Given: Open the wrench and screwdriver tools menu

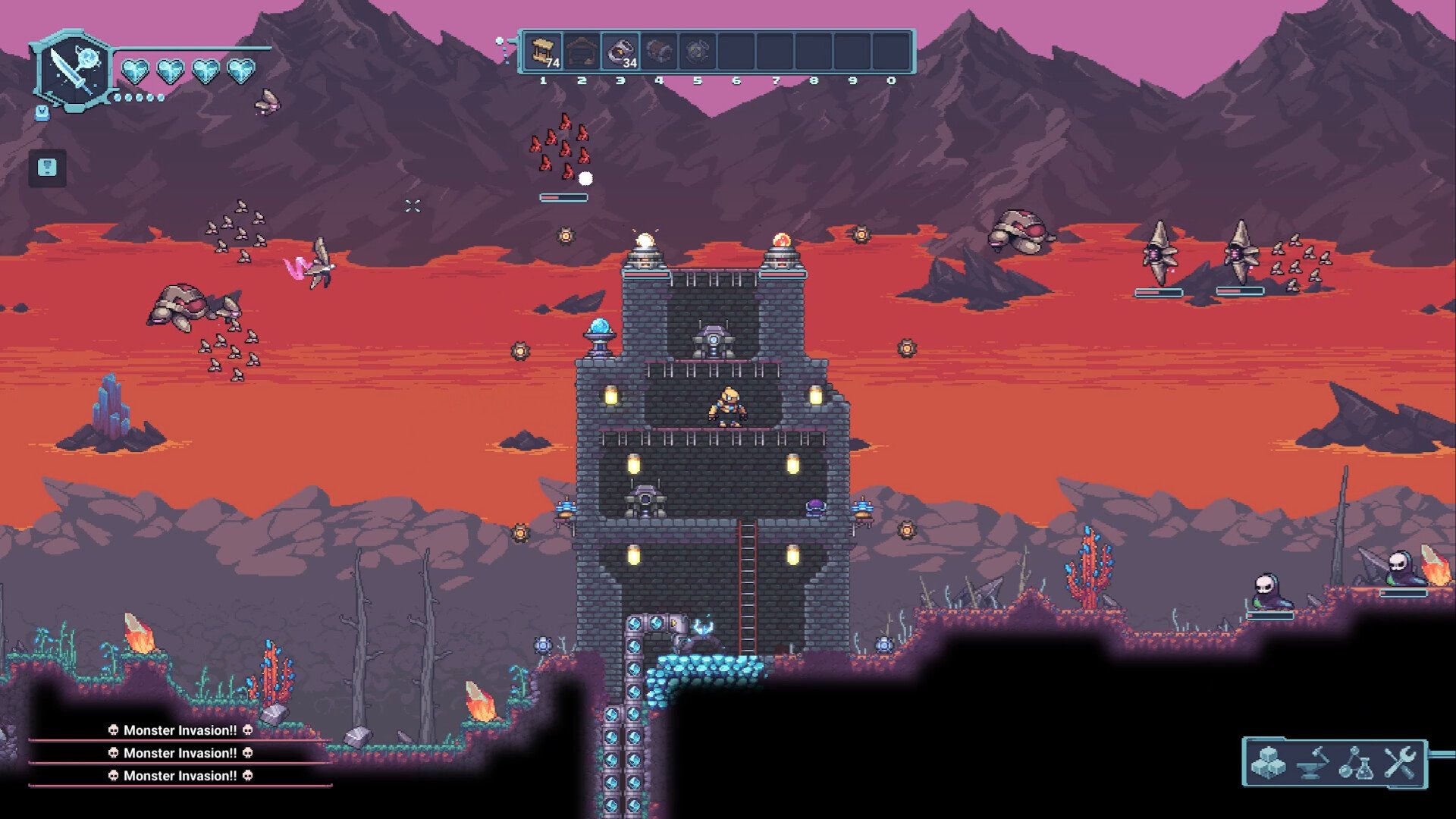Looking at the screenshot, I should (1400, 763).
